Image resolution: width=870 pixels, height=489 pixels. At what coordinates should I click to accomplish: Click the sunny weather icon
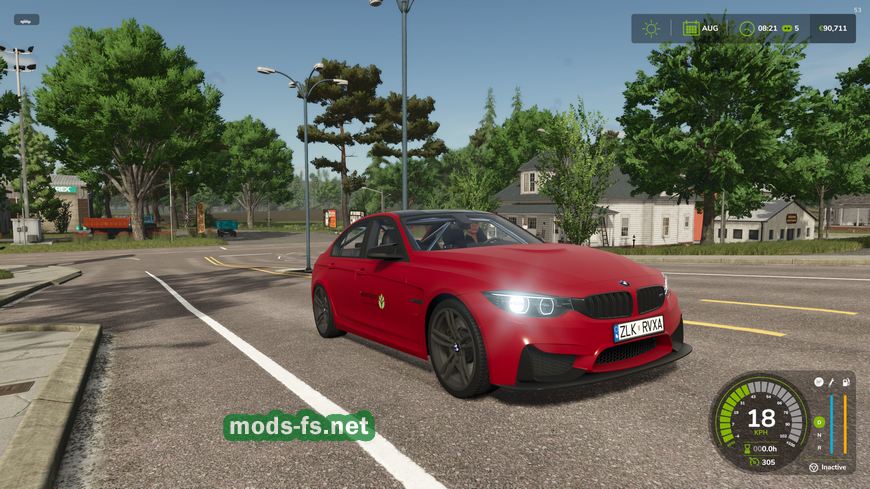[651, 28]
